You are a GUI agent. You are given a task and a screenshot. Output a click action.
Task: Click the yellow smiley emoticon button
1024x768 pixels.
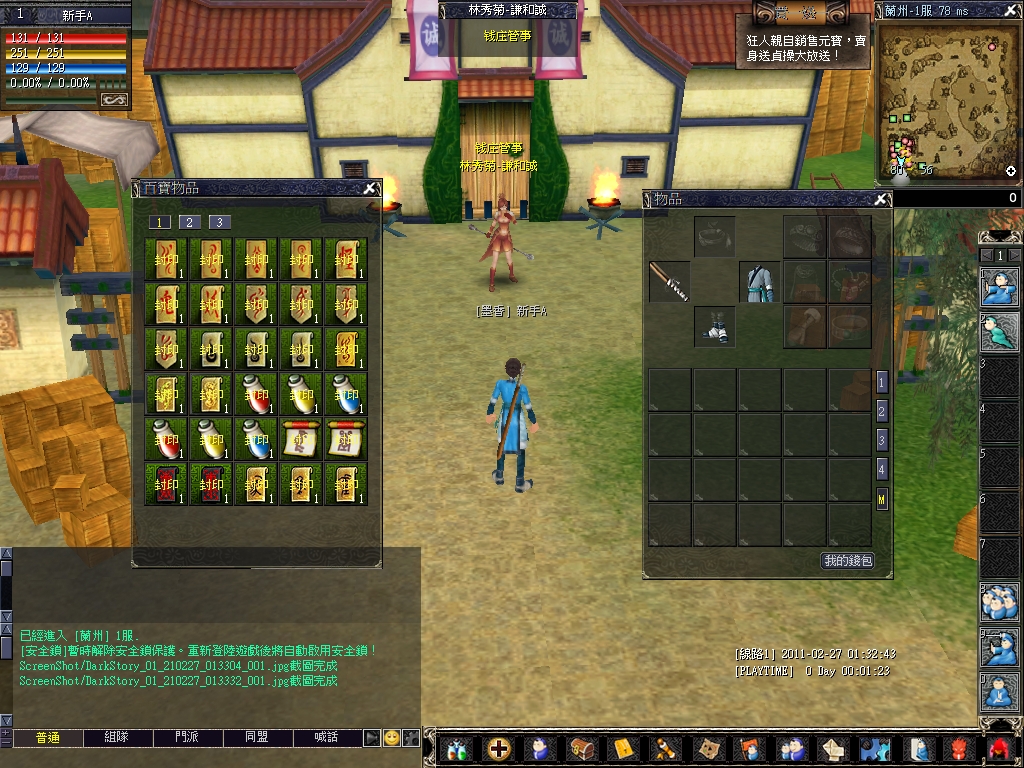[392, 738]
